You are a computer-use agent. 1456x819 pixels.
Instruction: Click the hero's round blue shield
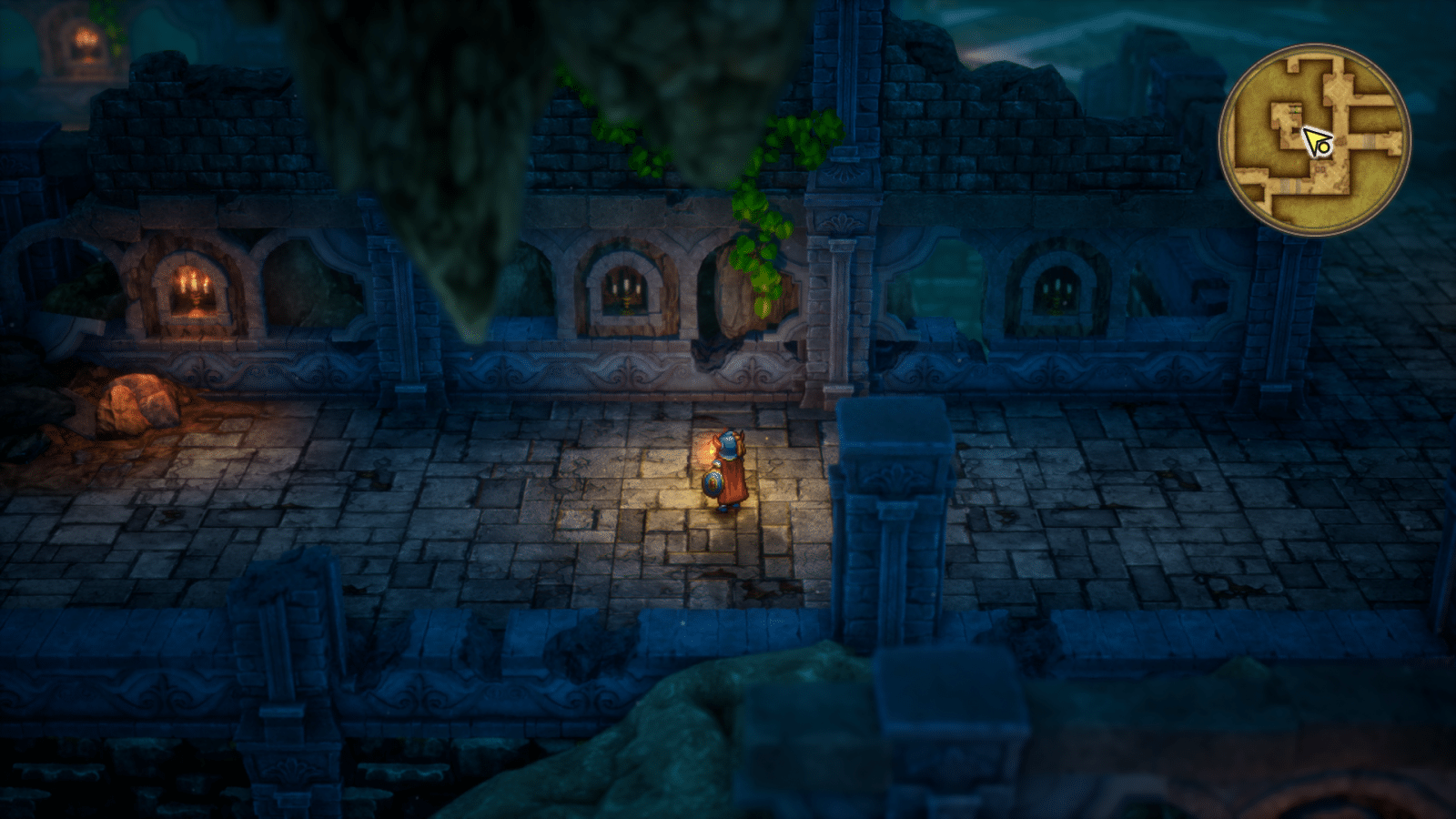click(x=713, y=484)
